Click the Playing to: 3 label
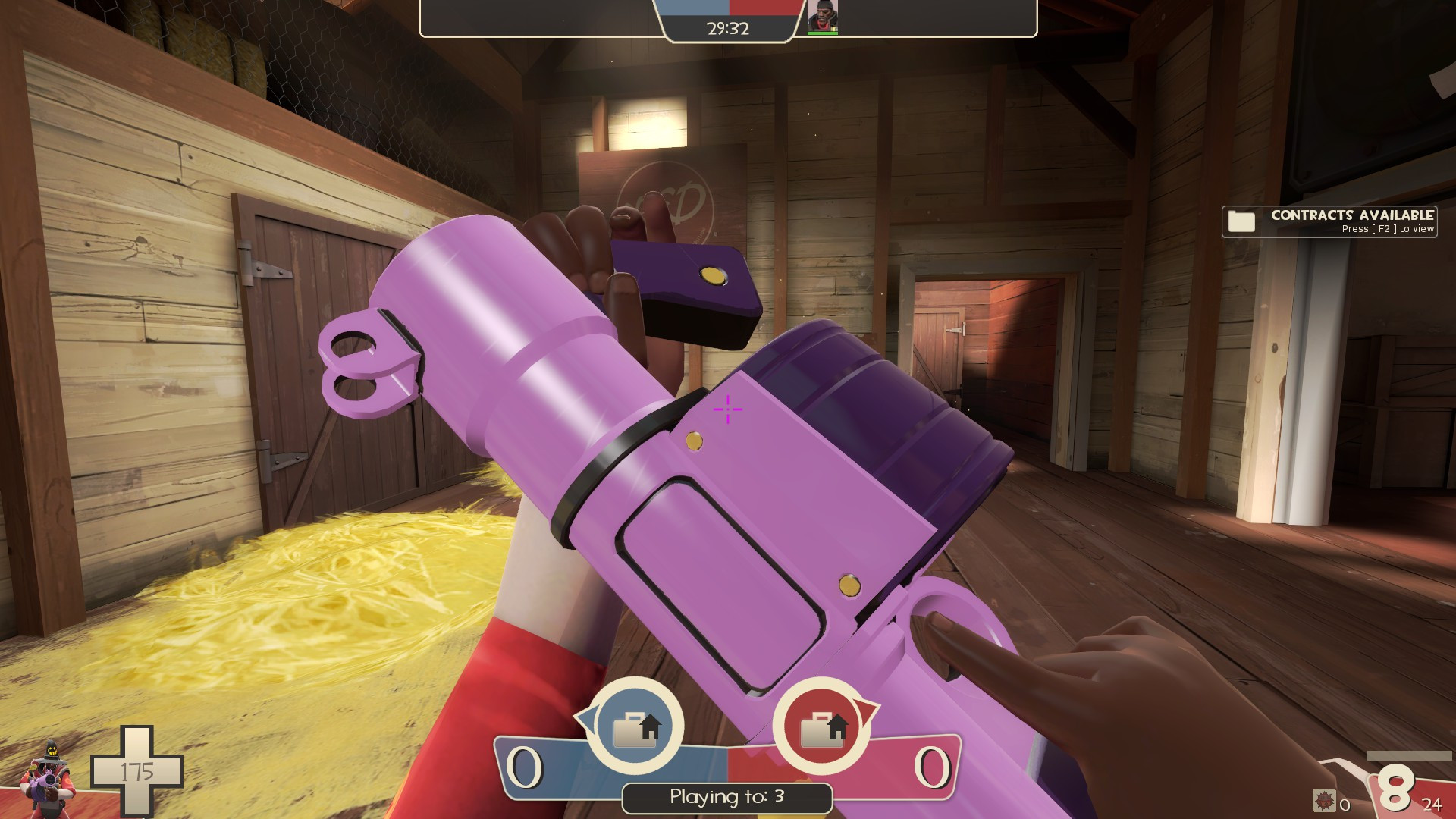 [x=726, y=798]
